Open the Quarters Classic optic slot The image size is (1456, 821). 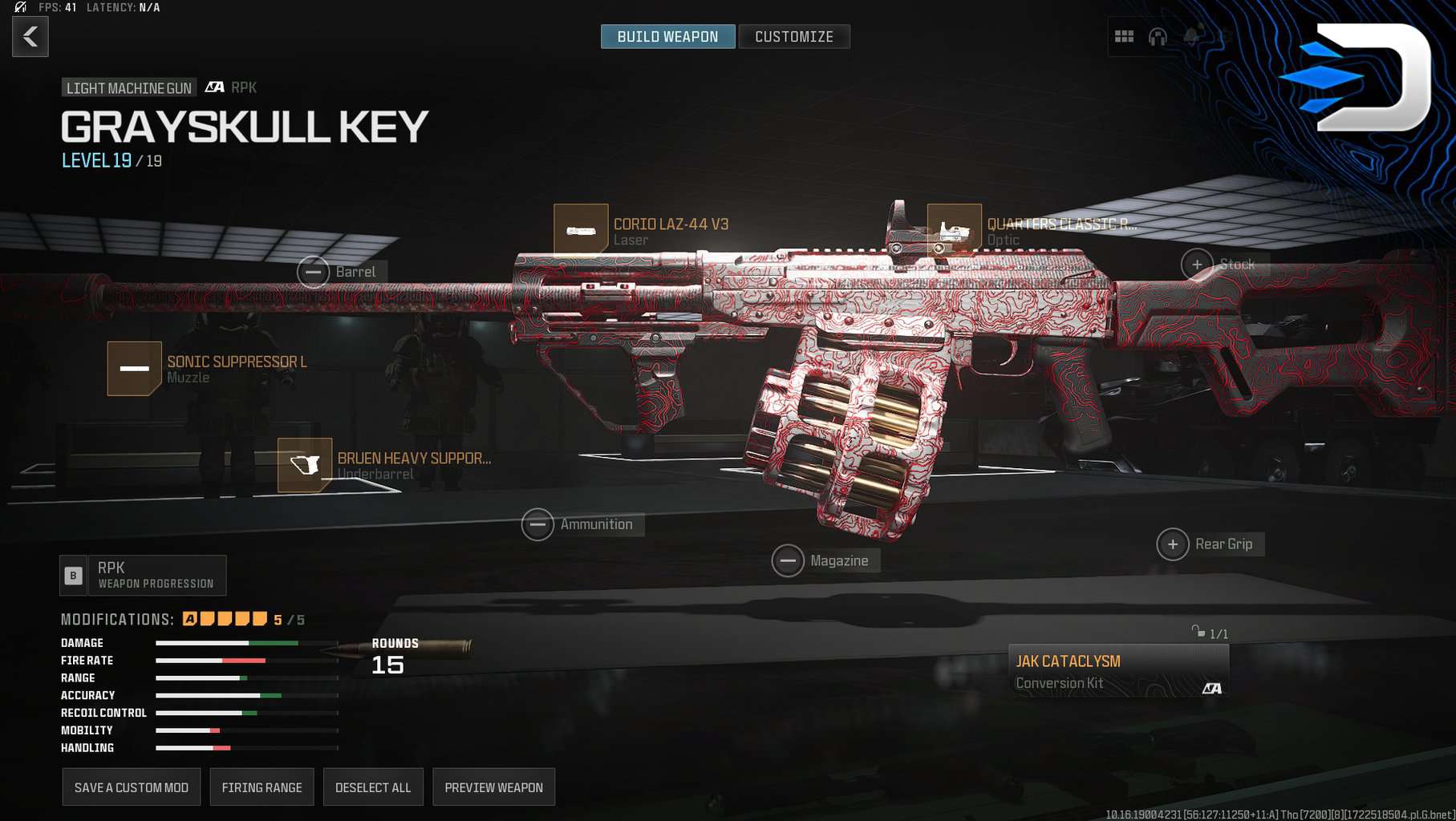point(954,231)
